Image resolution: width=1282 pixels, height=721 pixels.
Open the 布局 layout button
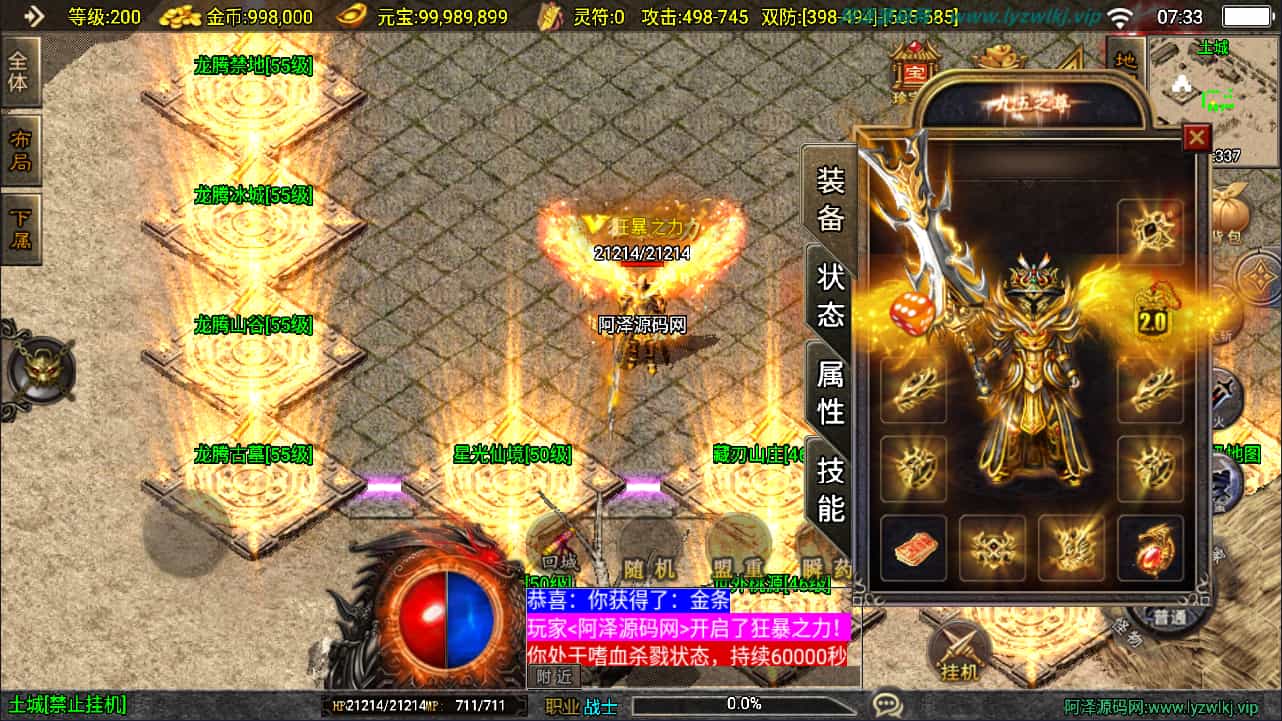click(x=19, y=150)
